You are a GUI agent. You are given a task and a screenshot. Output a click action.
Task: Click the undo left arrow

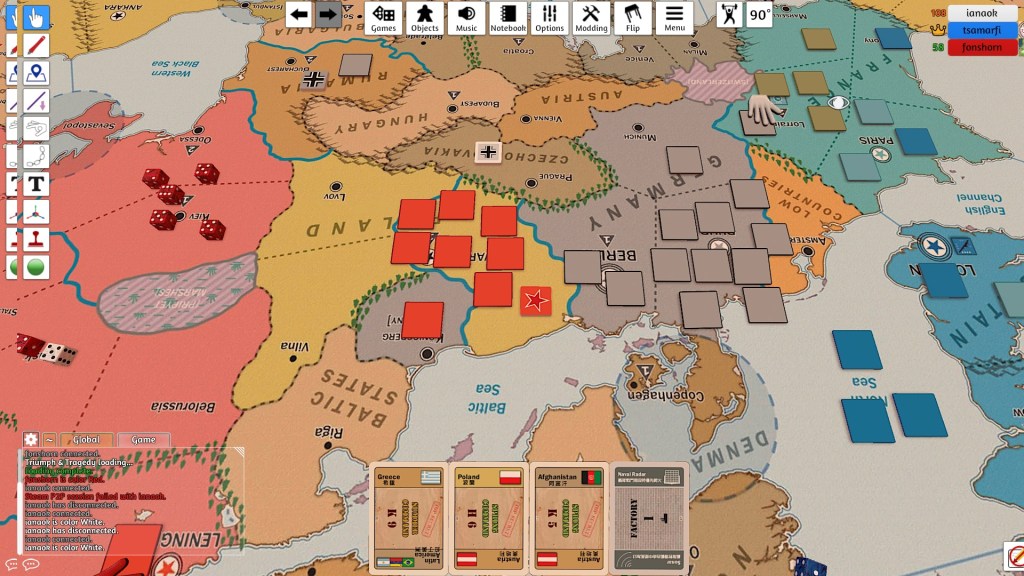coord(299,15)
